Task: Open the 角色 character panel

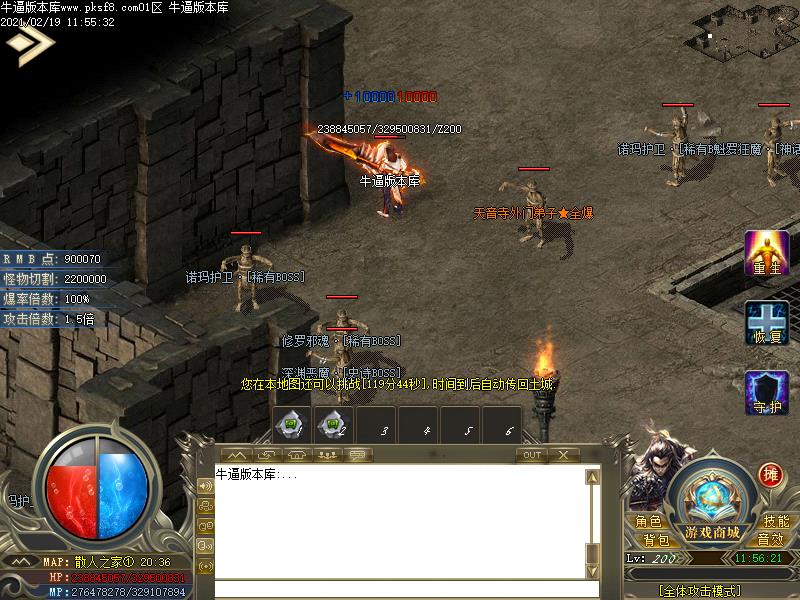Action: [x=648, y=522]
